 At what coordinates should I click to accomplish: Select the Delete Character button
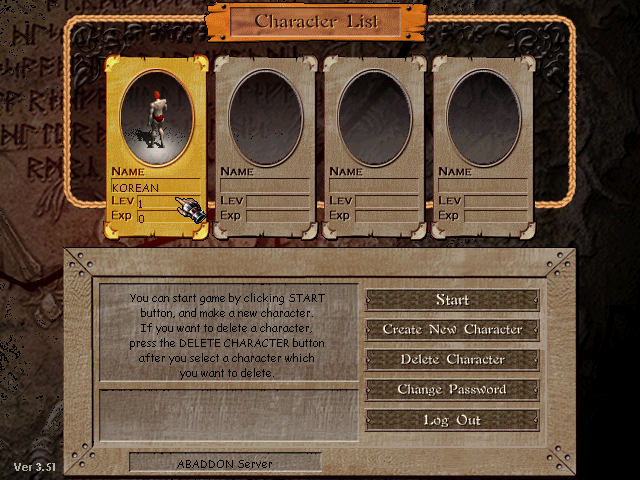[x=452, y=360]
